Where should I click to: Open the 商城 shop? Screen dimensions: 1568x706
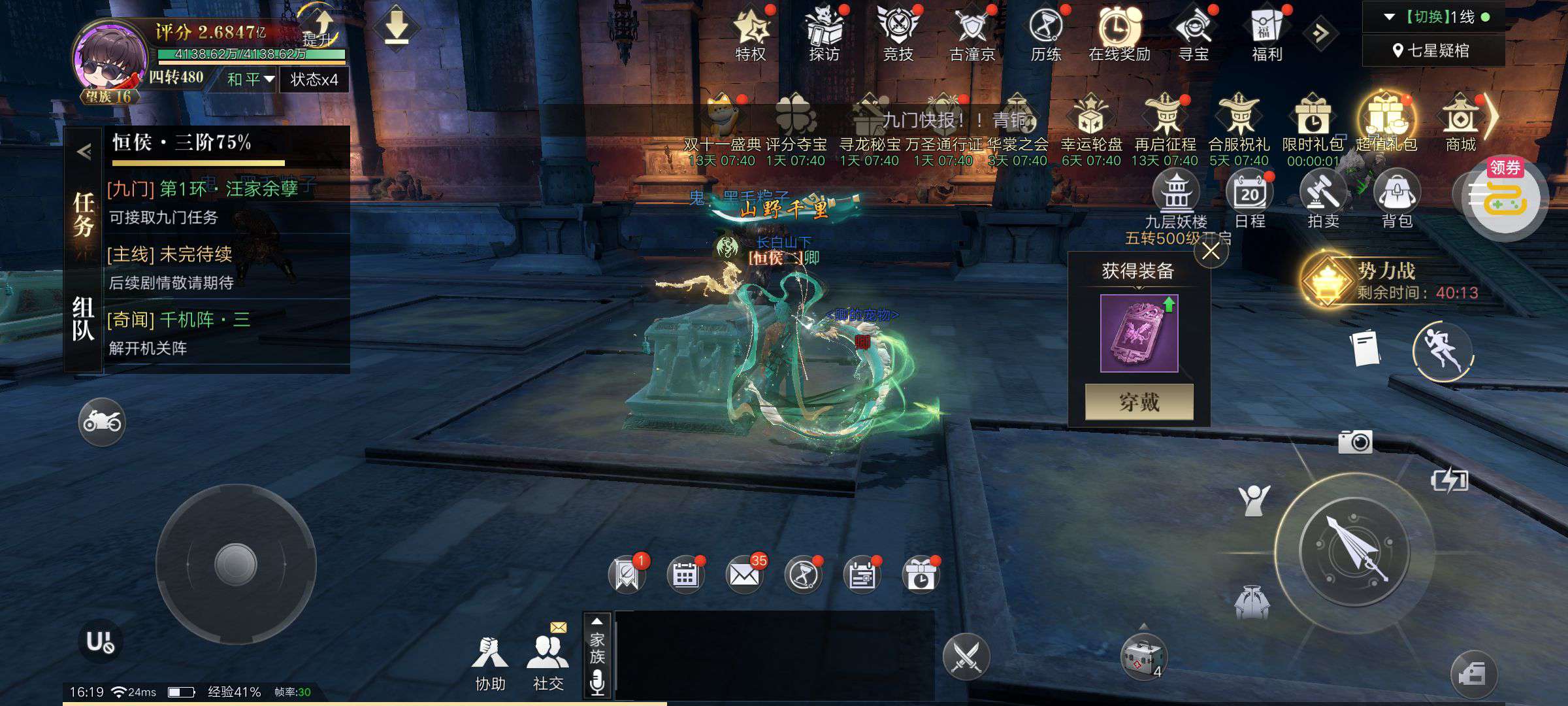tap(1461, 123)
